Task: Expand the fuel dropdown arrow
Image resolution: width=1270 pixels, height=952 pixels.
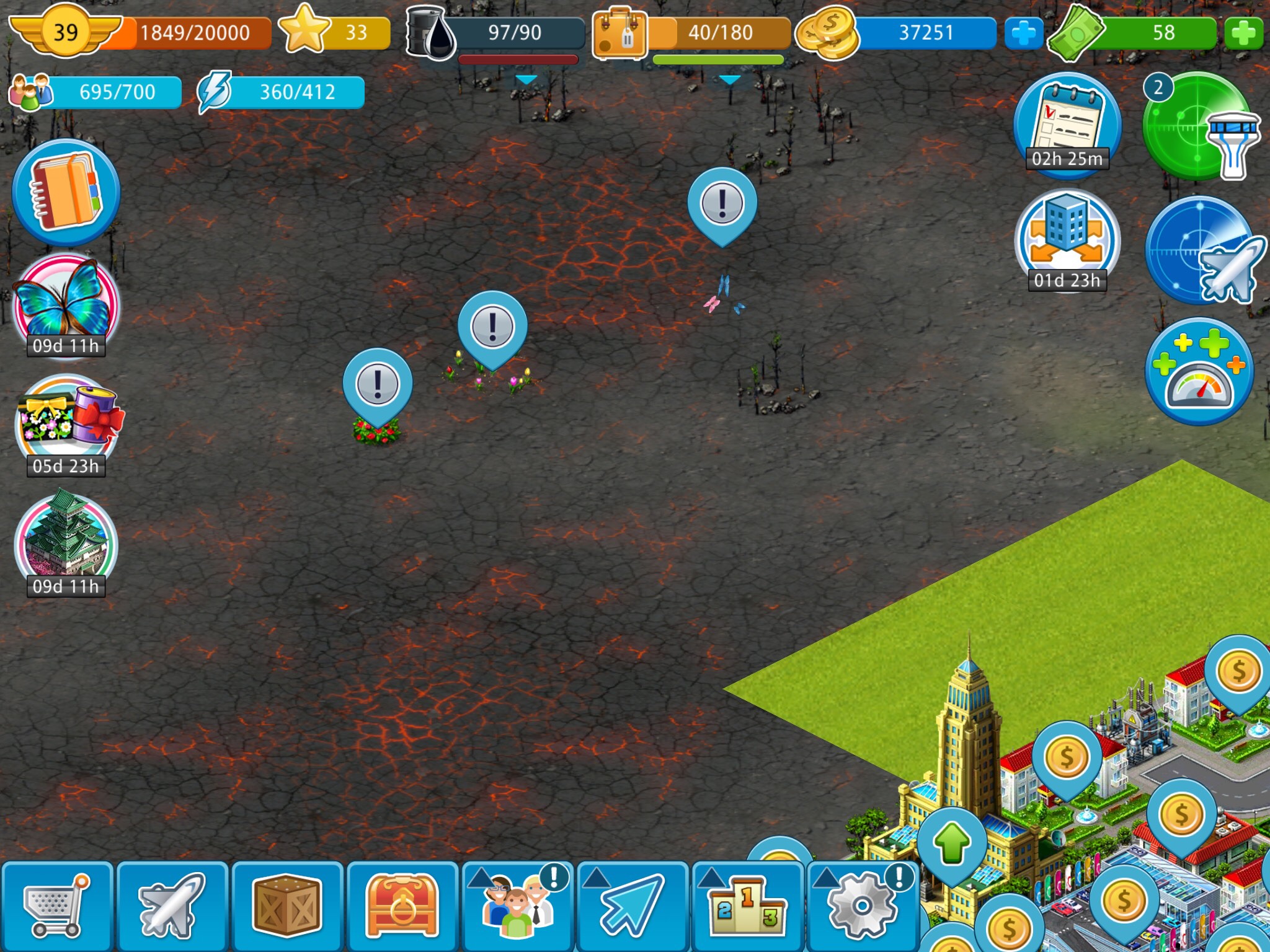Action: (526, 80)
